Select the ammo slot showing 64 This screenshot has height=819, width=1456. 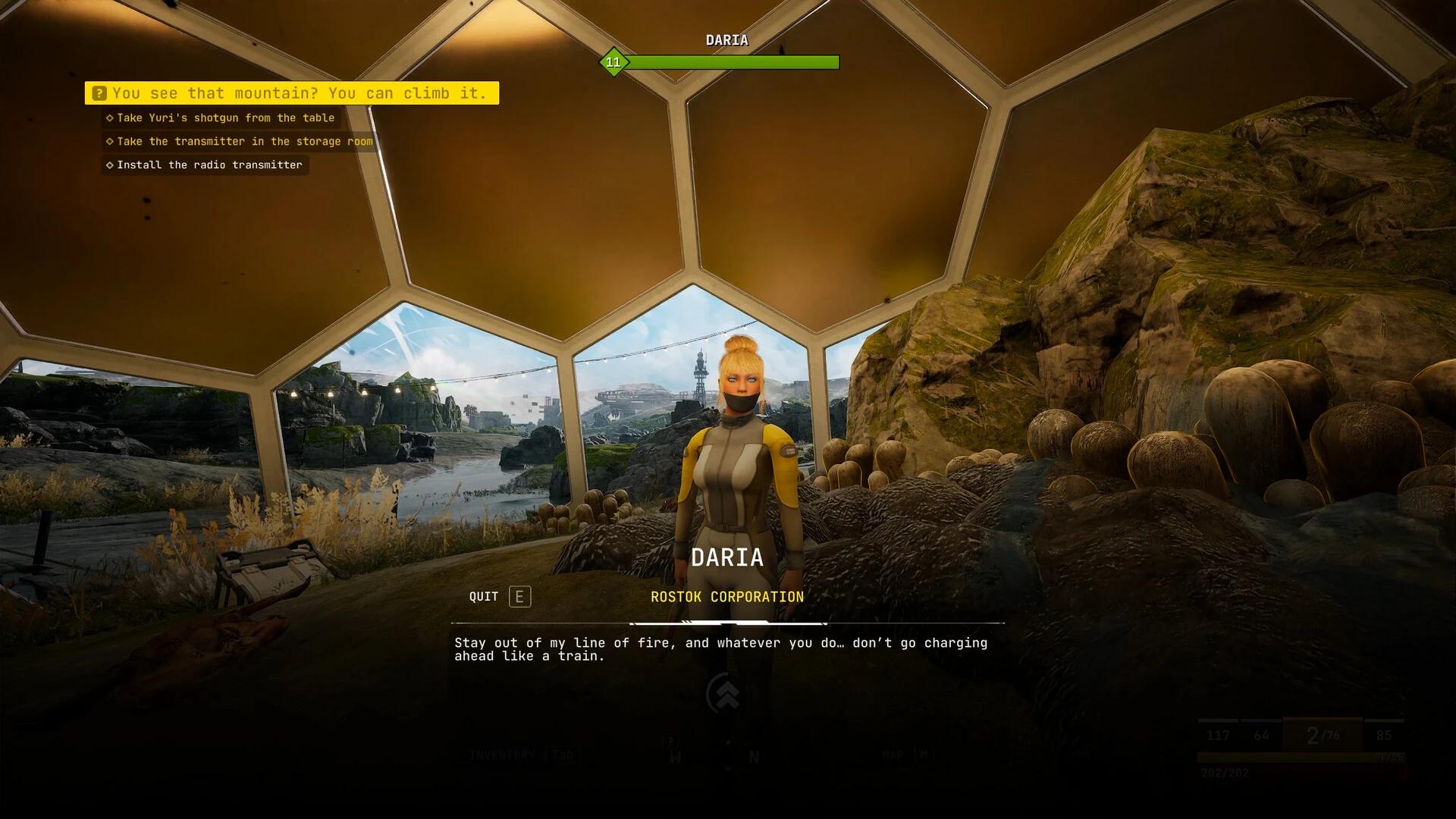(1260, 735)
